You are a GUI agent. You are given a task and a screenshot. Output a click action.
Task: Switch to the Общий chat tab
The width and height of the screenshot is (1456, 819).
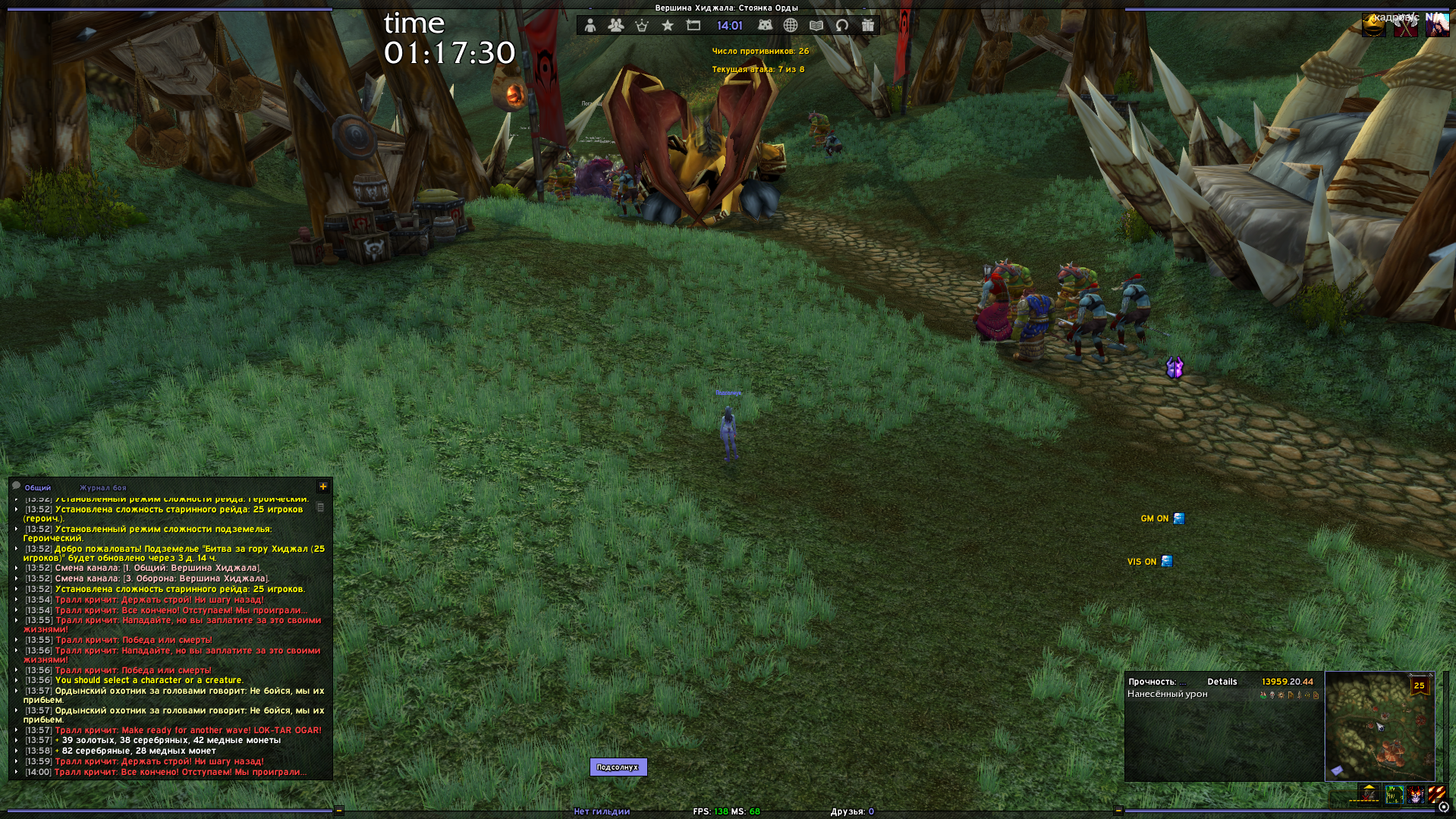[x=37, y=488]
